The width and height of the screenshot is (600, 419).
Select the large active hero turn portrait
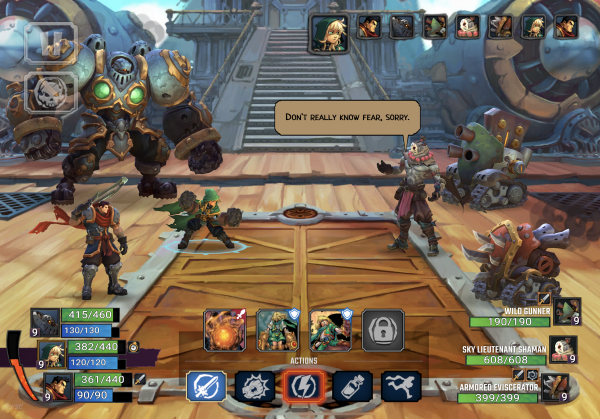[x=327, y=32]
